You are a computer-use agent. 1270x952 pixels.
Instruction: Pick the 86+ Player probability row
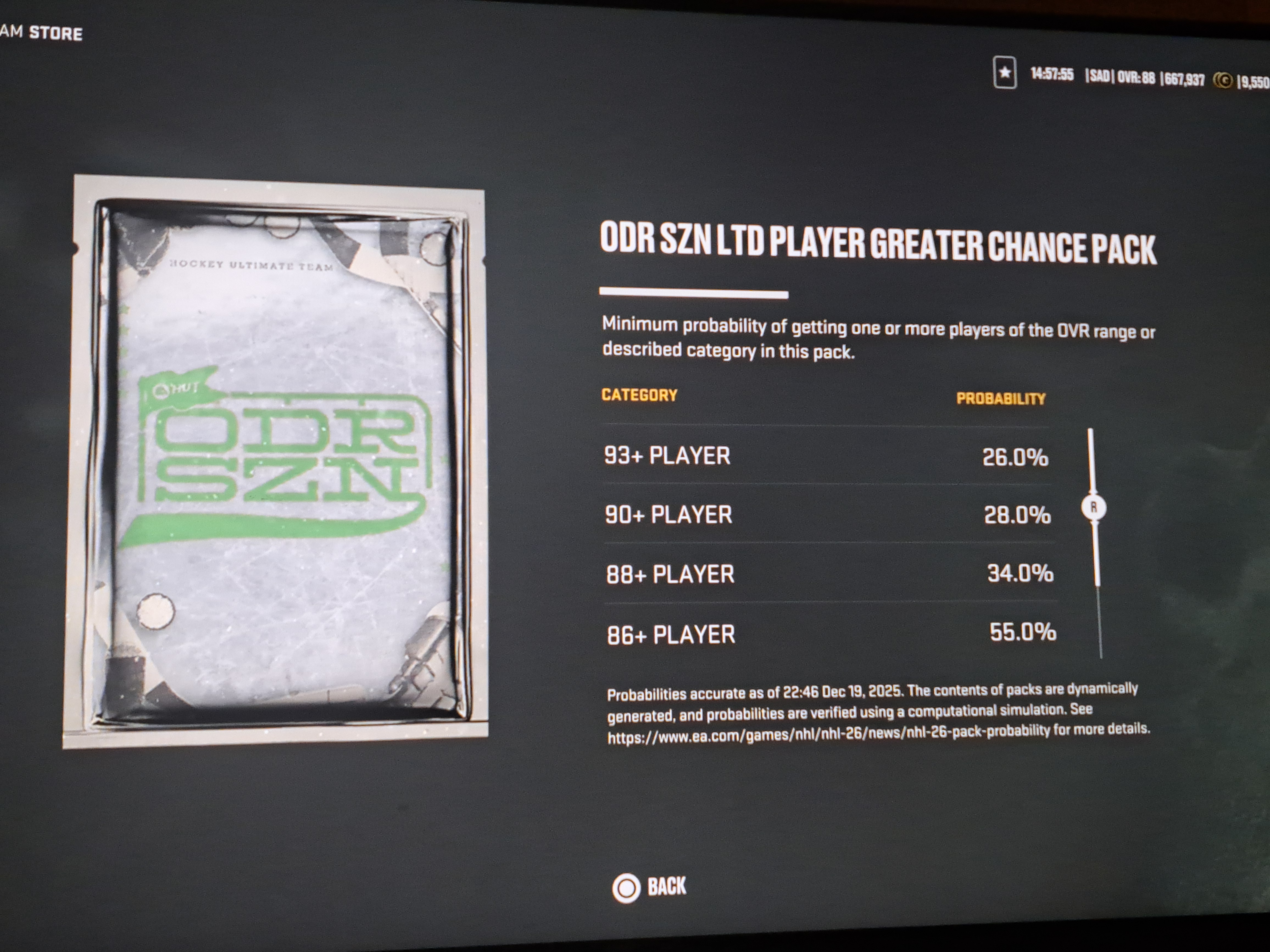(x=831, y=634)
